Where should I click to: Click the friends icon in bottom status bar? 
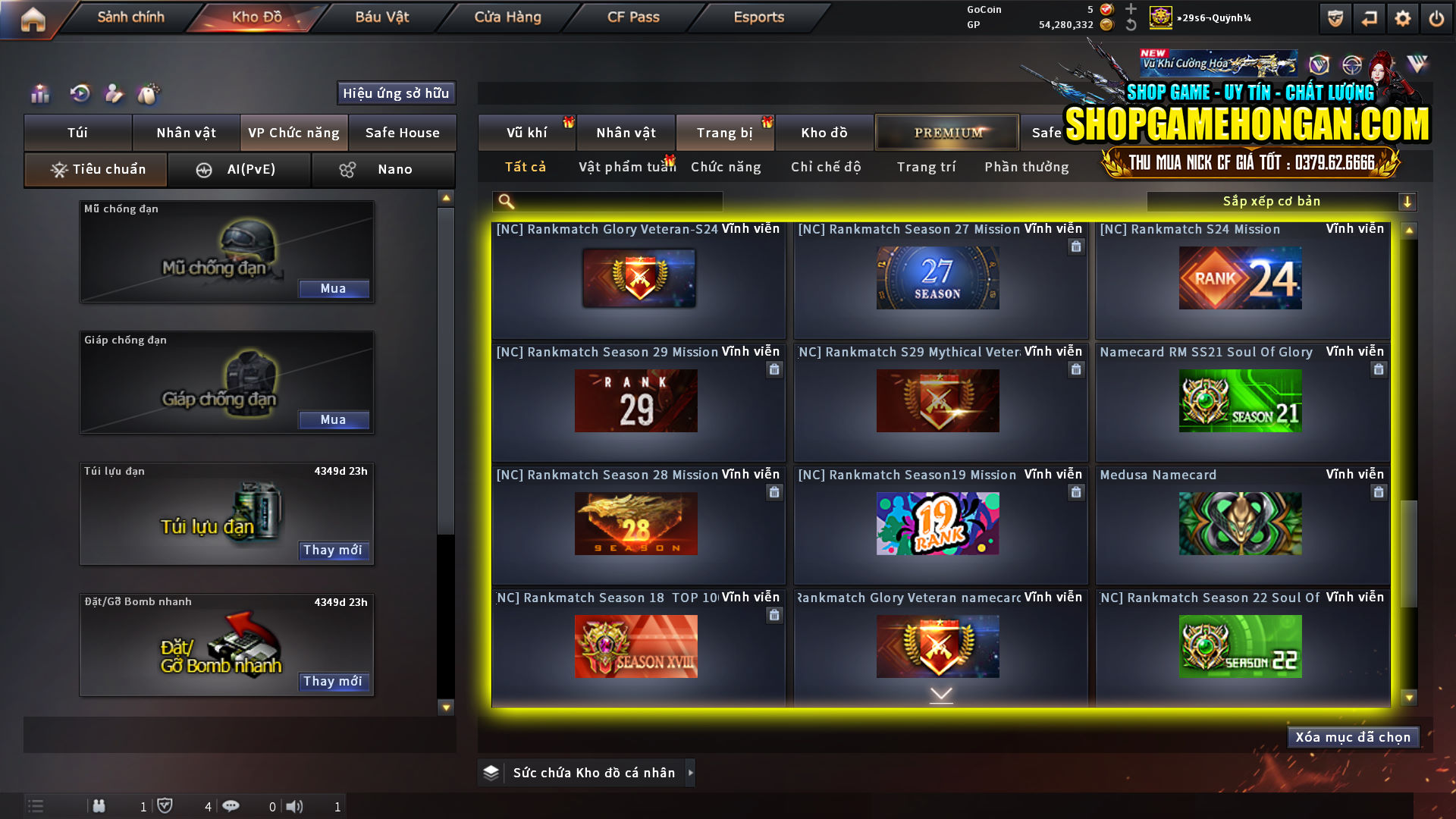[99, 806]
